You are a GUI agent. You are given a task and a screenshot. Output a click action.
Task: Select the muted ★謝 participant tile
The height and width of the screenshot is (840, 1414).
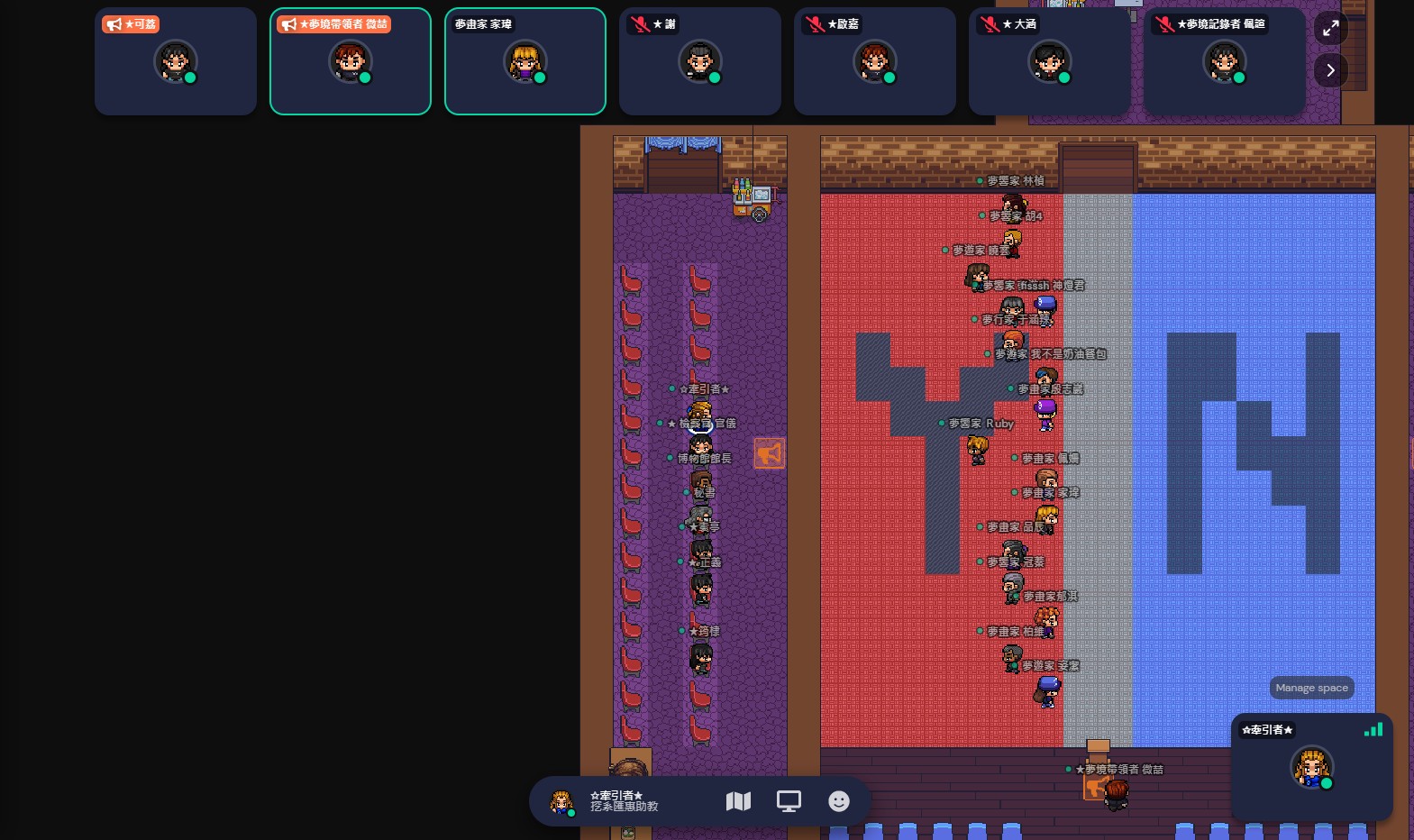(x=700, y=61)
